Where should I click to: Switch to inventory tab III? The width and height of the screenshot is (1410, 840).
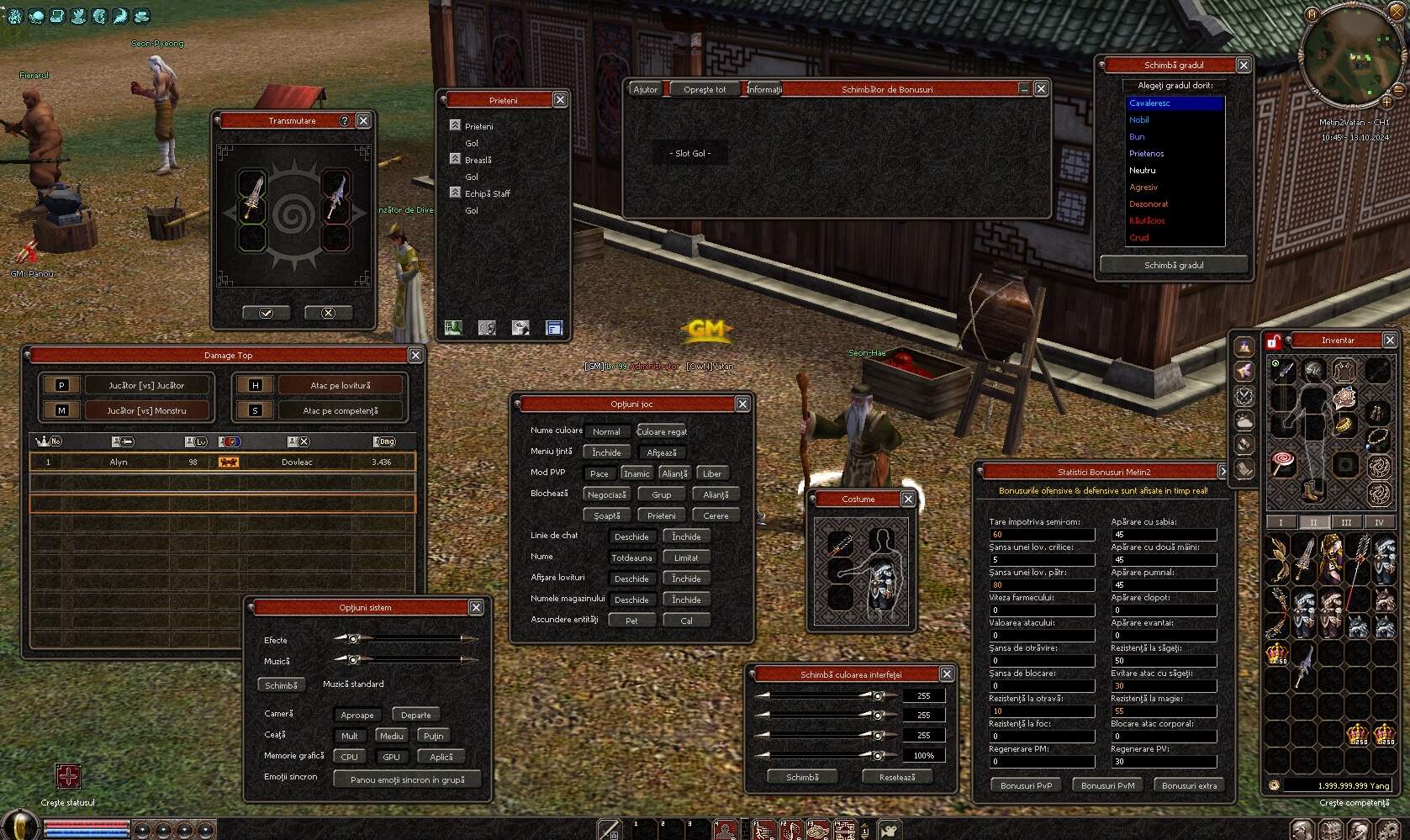point(1346,522)
